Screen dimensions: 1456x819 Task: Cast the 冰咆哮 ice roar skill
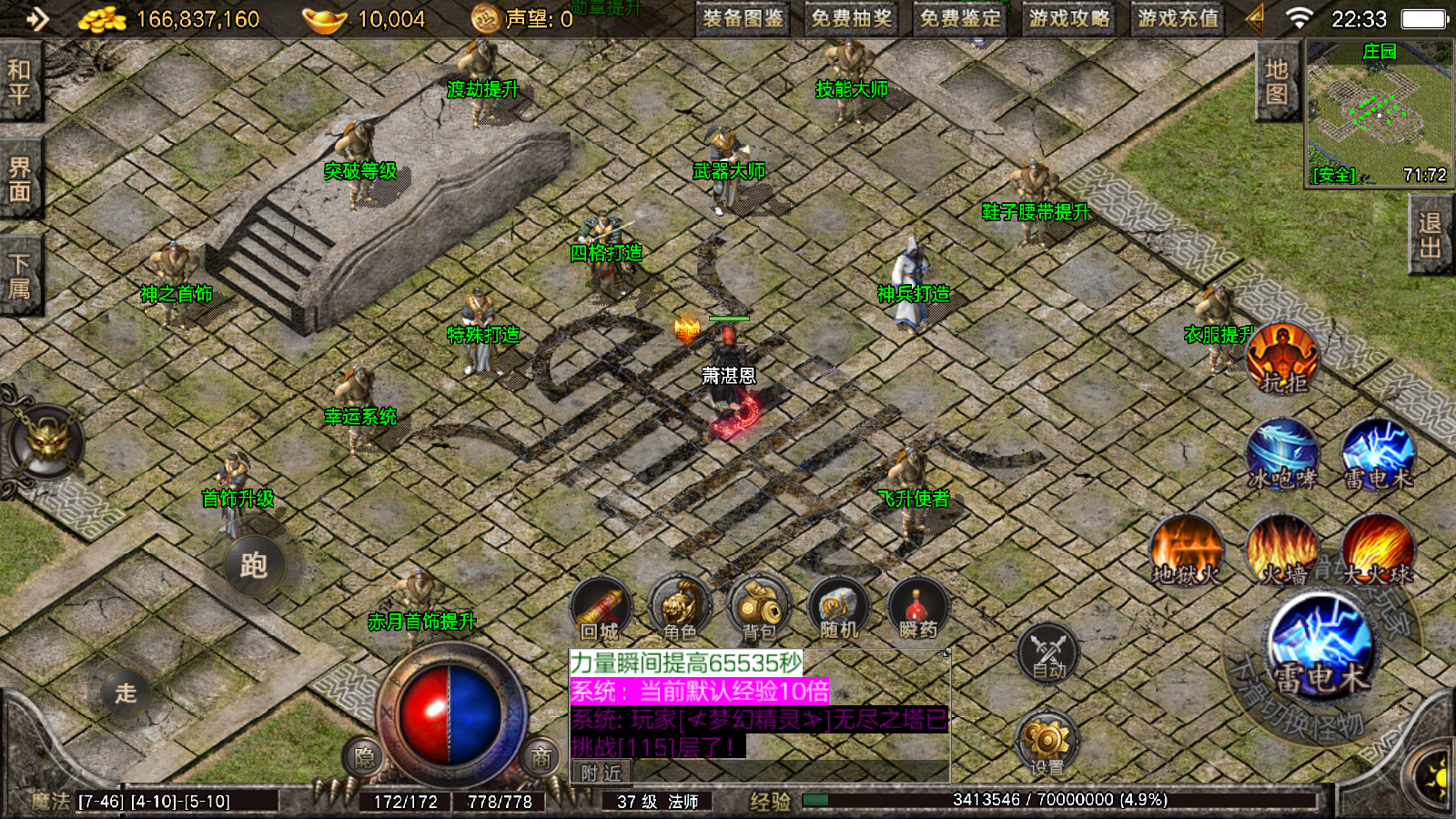(1282, 453)
